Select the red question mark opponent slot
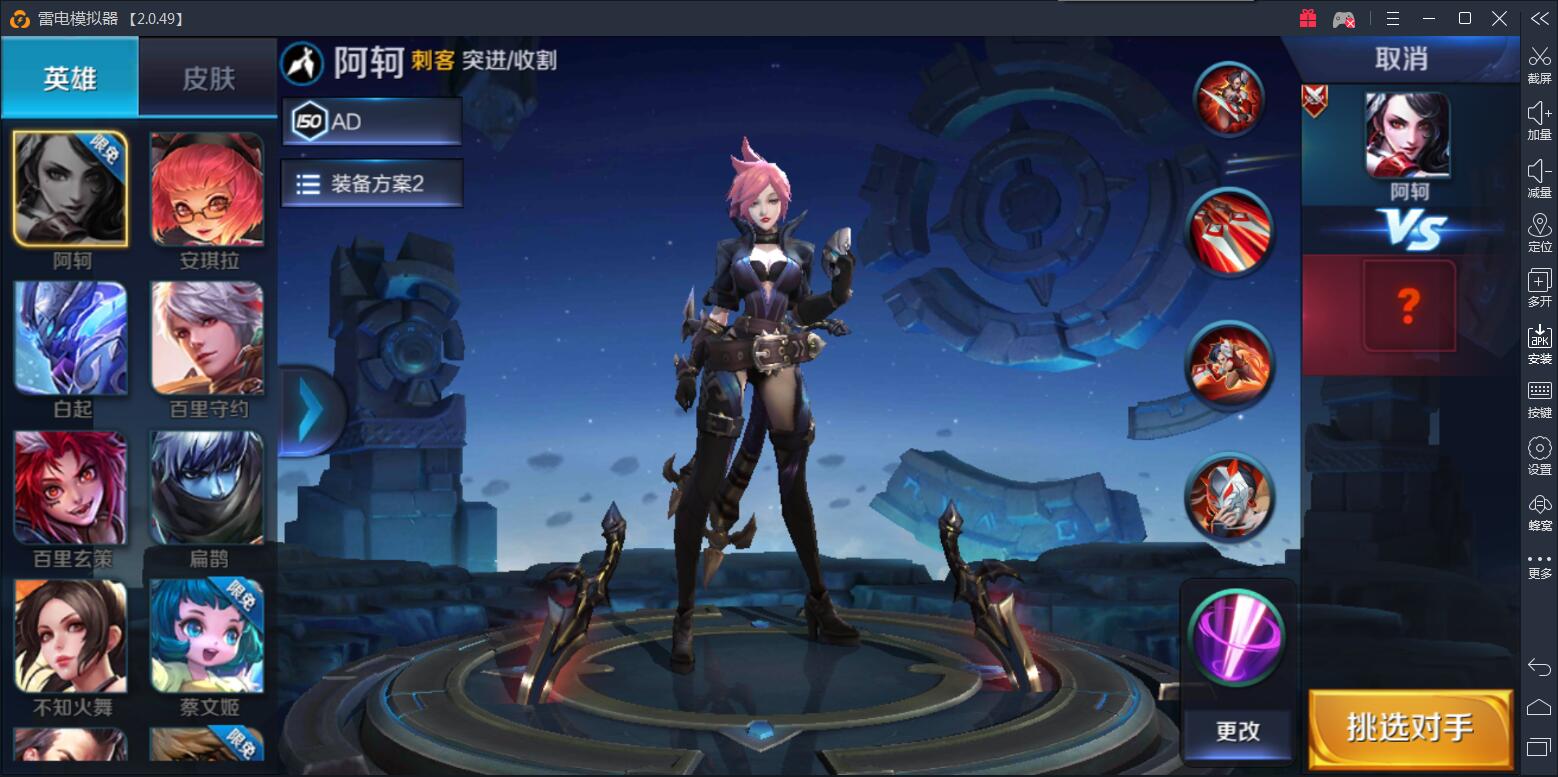Image resolution: width=1558 pixels, height=777 pixels. (x=1408, y=306)
